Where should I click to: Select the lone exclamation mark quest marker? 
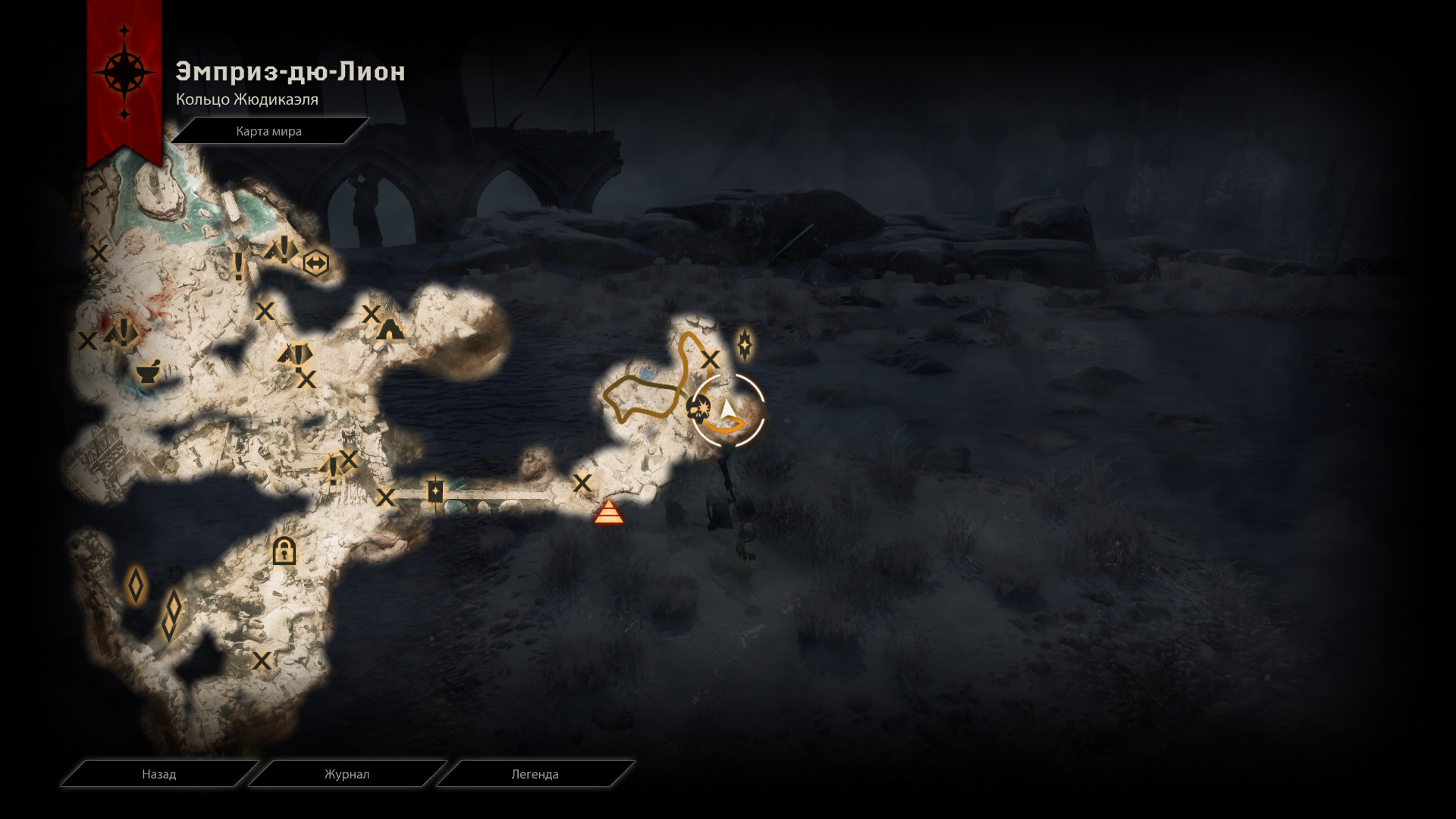point(239,267)
